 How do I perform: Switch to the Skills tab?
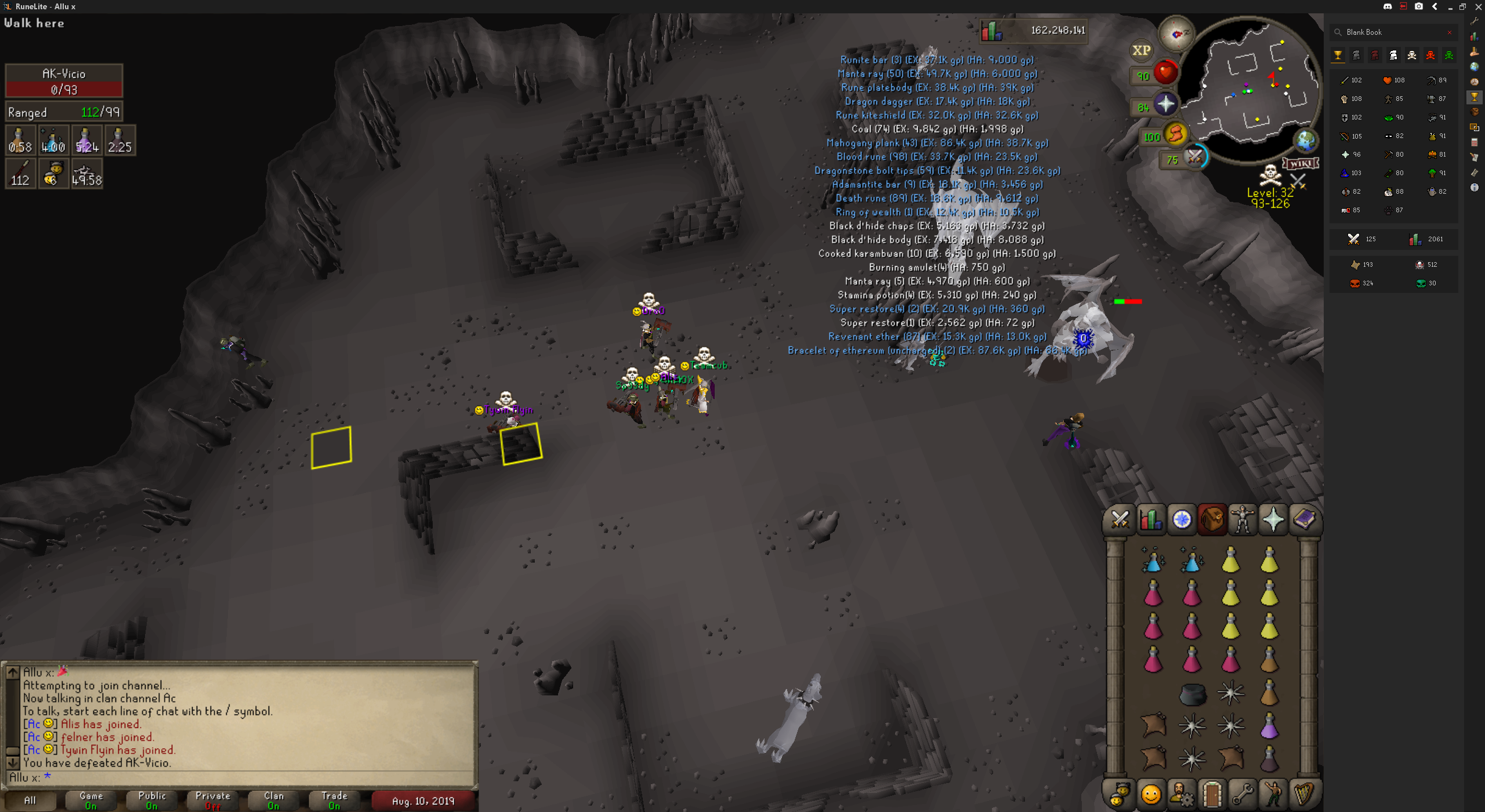tap(1150, 519)
